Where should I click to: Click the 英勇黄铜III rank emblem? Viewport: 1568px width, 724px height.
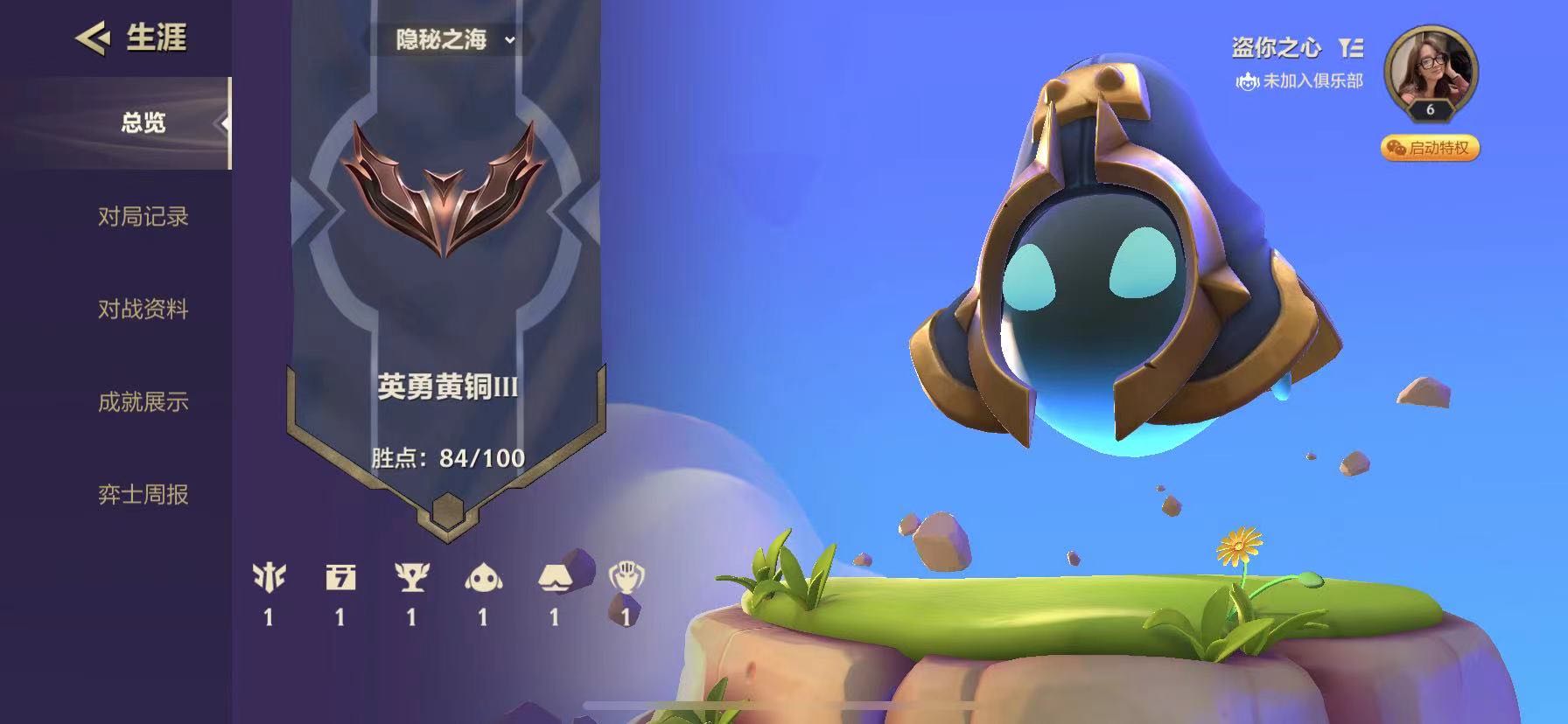click(444, 188)
